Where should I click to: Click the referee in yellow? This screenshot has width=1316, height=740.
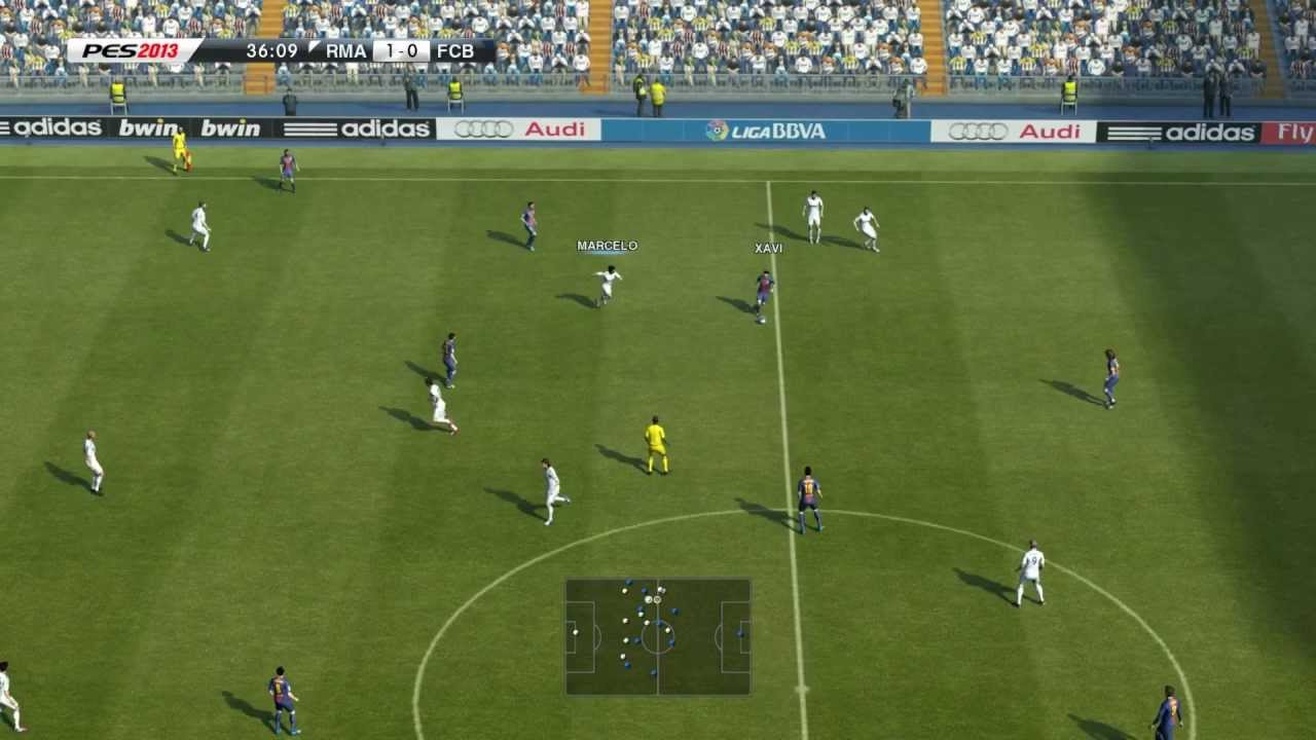pos(655,442)
